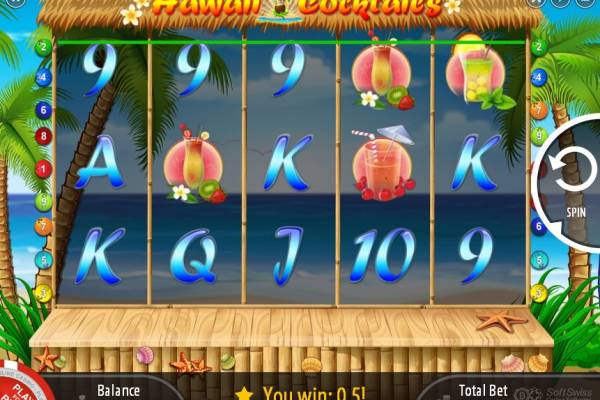Choose the red payline 1 marker
600x400 pixels.
point(43,169)
